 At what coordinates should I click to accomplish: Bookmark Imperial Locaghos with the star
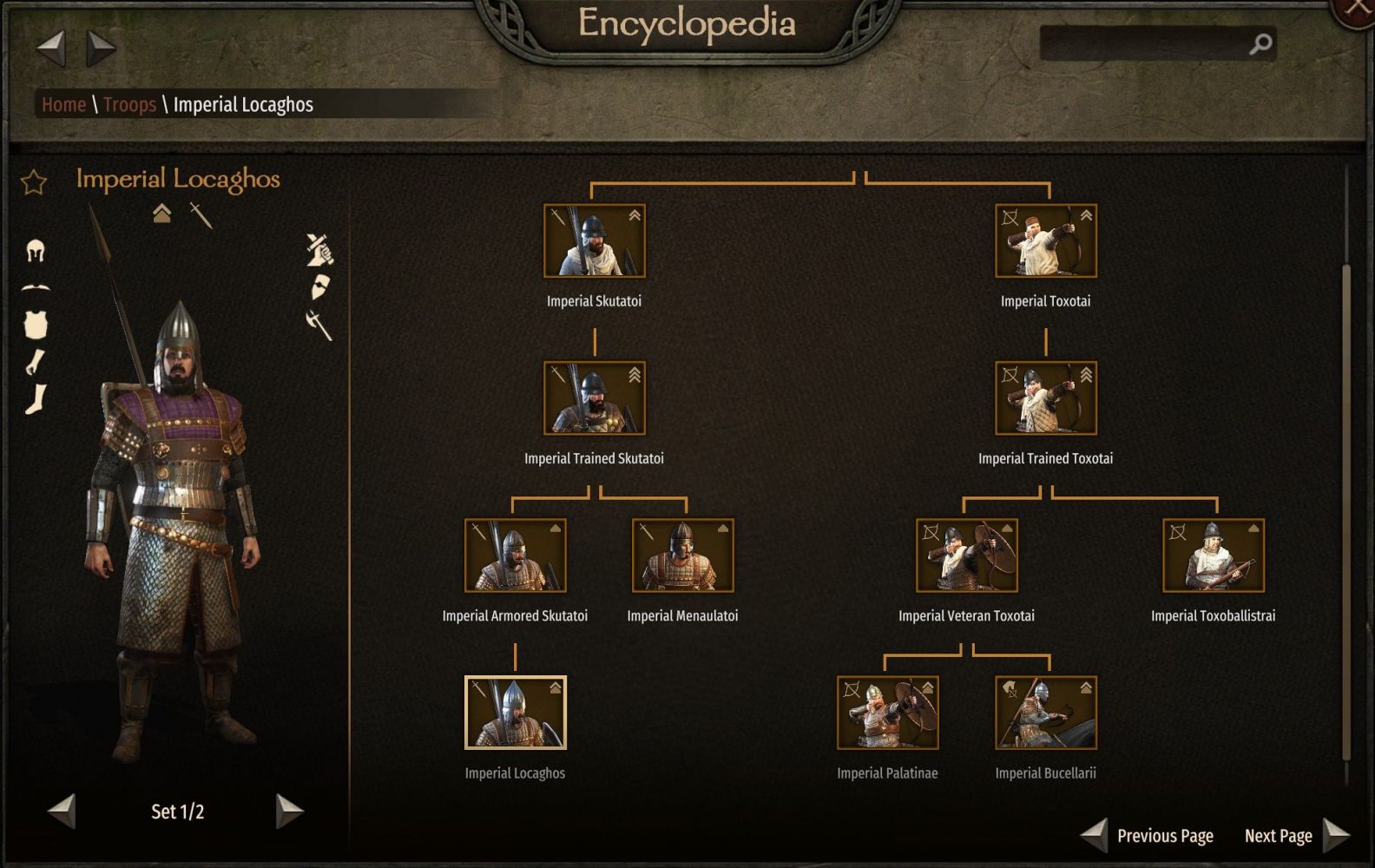(x=34, y=182)
